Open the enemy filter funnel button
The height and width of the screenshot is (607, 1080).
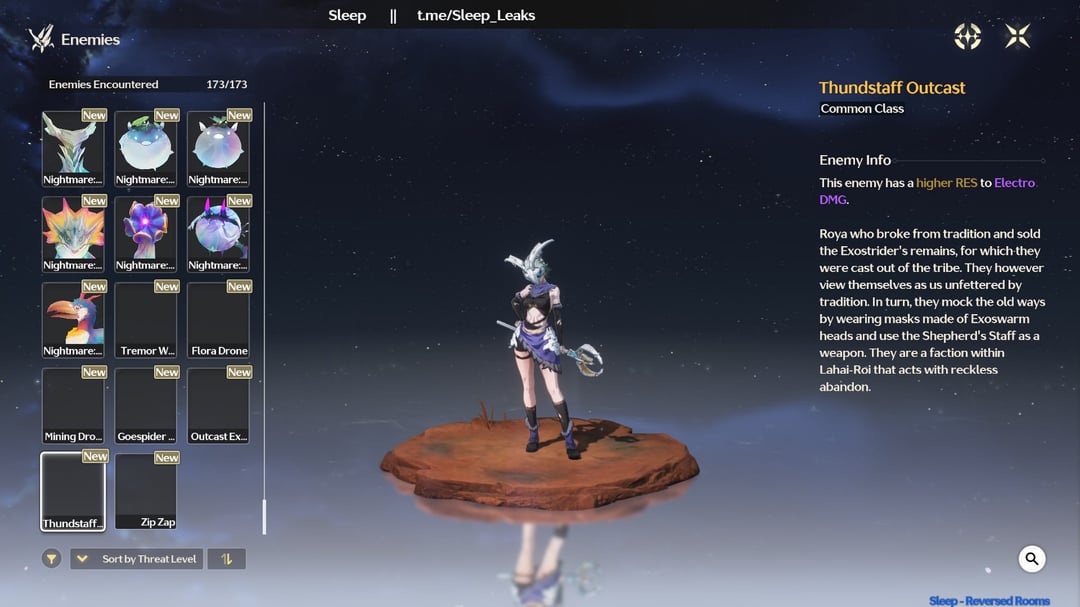52,559
